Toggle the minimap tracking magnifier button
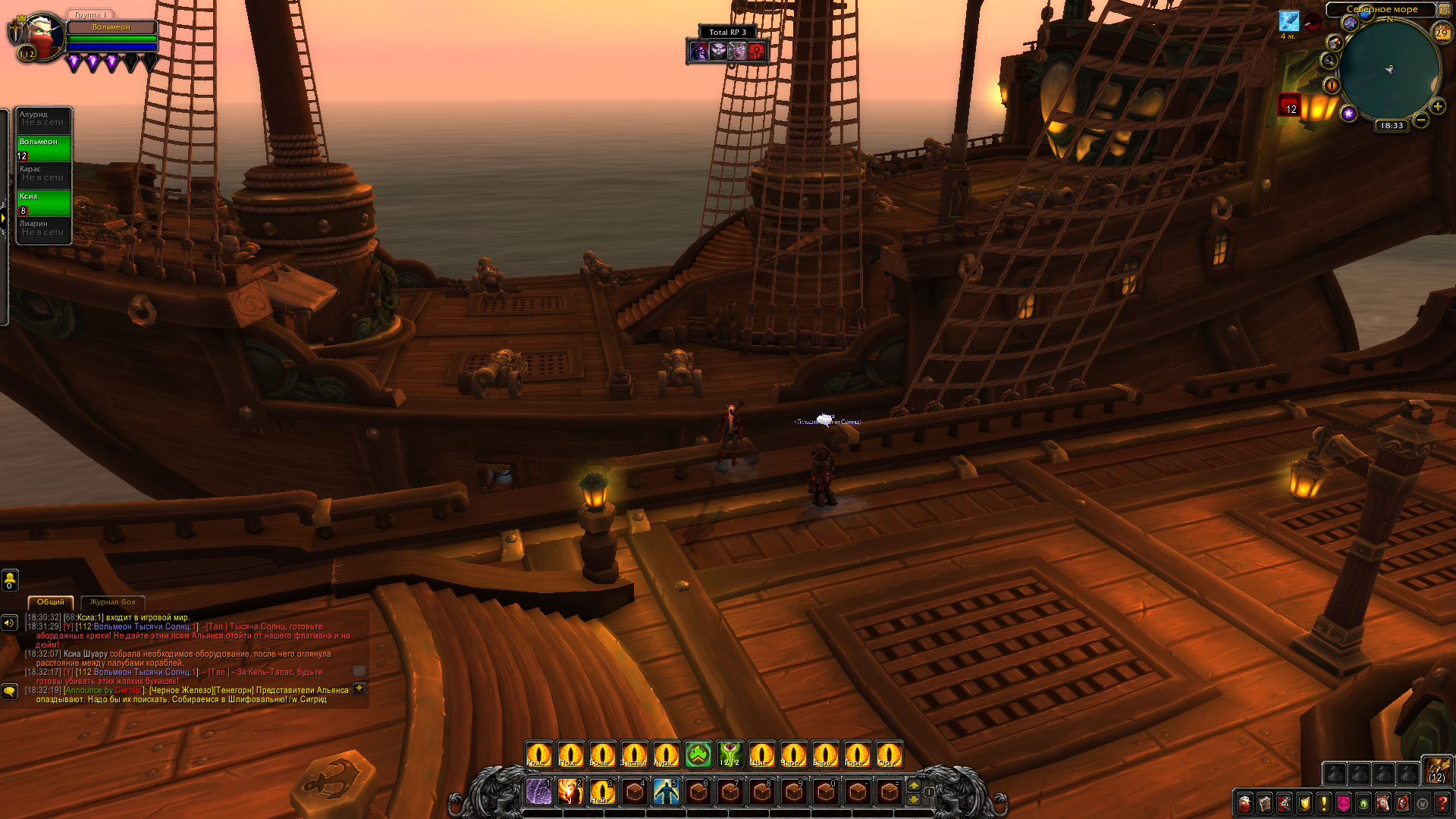The image size is (1456, 819). pyautogui.click(x=1329, y=61)
